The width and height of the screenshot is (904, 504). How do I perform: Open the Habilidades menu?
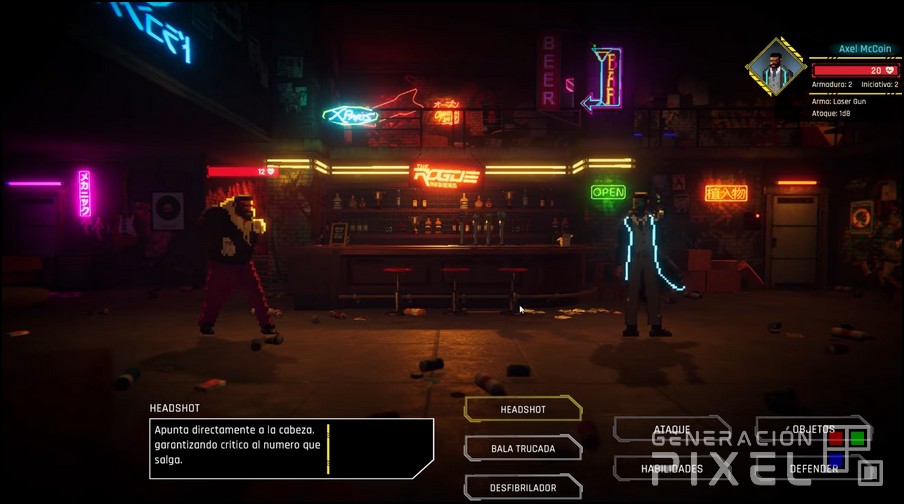[x=671, y=468]
